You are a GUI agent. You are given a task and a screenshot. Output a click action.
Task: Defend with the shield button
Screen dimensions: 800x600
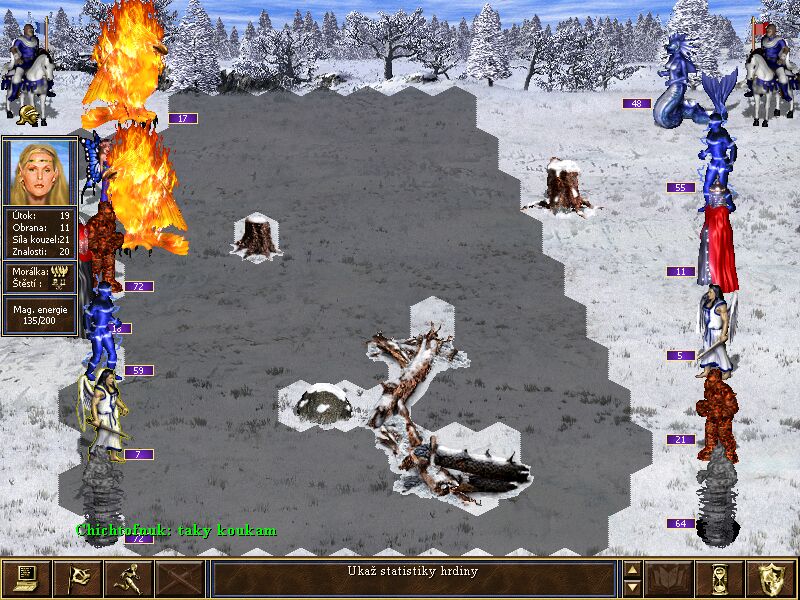(x=771, y=578)
